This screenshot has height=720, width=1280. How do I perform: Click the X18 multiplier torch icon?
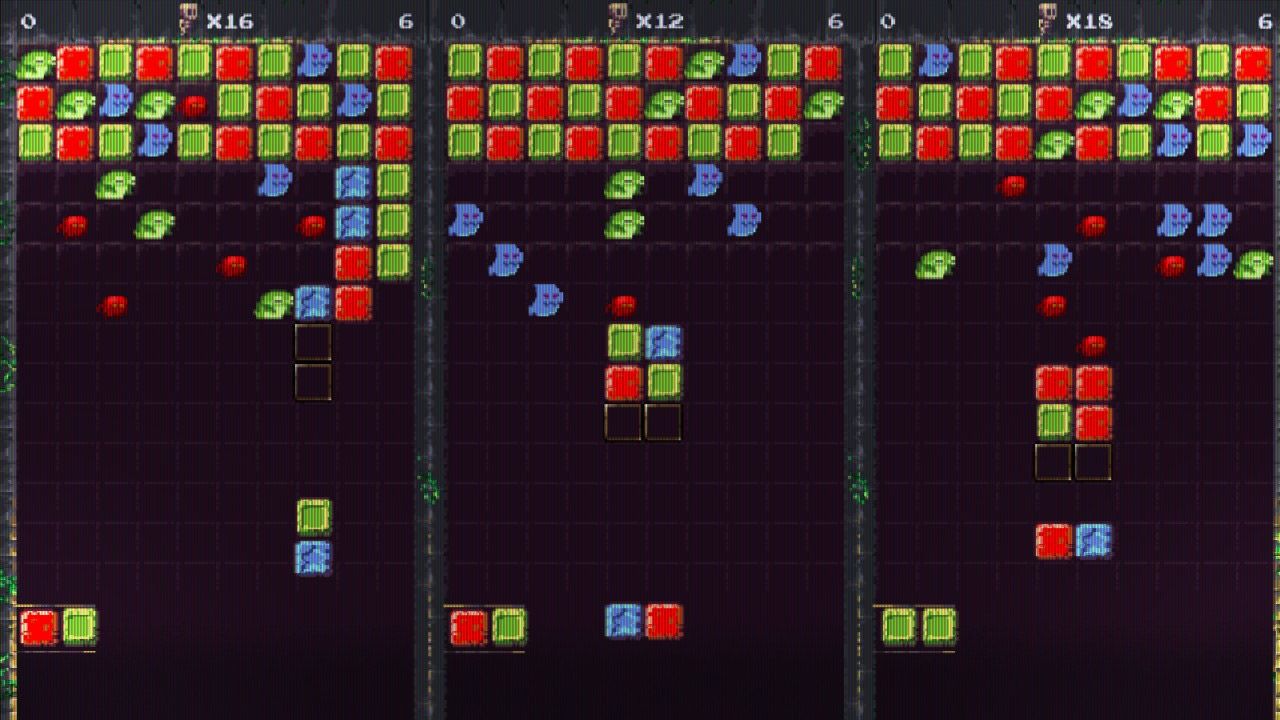(1048, 17)
